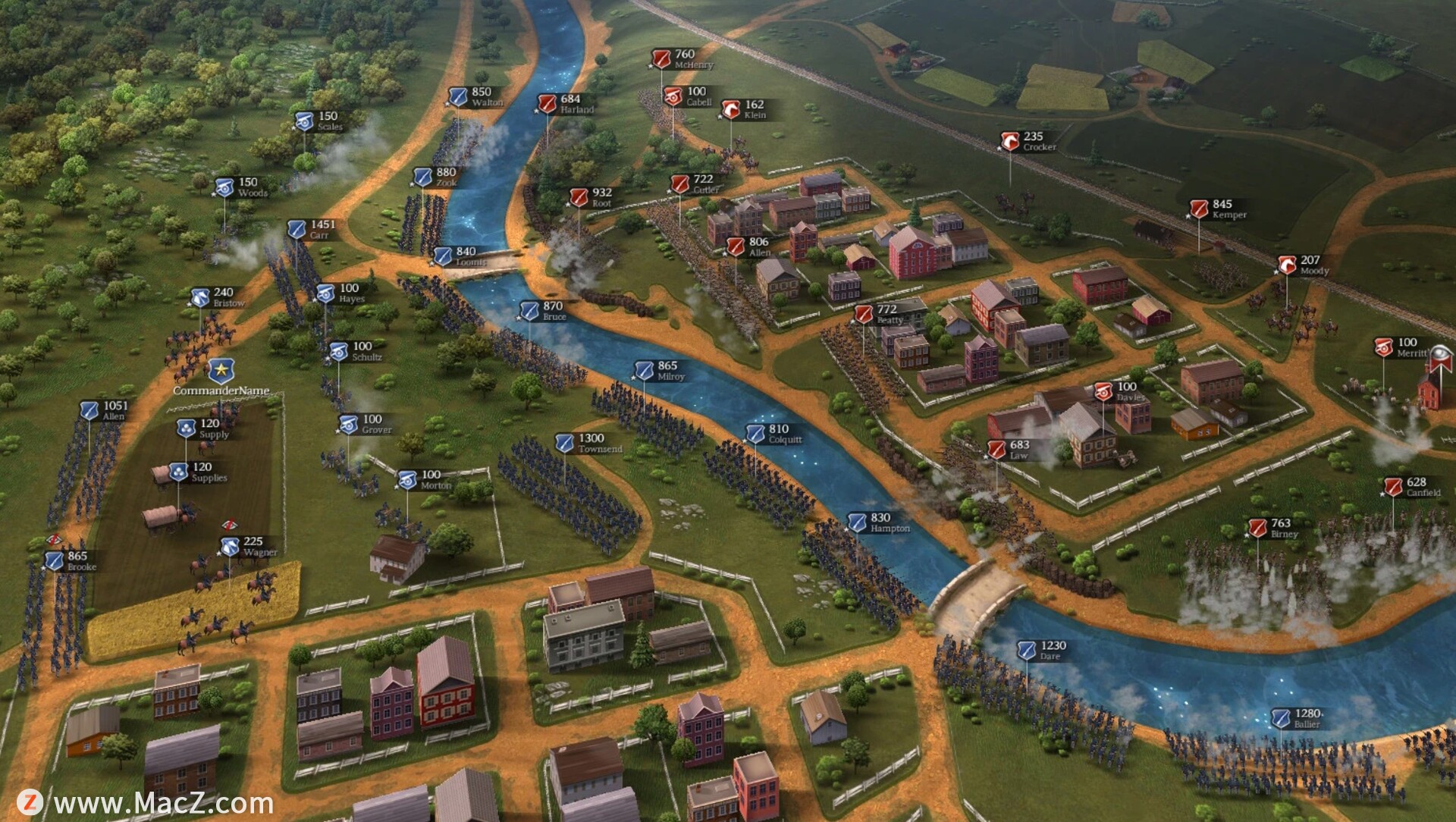Target the enemy Merritt artillery marker
Image resolution: width=1456 pixels, height=822 pixels.
(1384, 347)
